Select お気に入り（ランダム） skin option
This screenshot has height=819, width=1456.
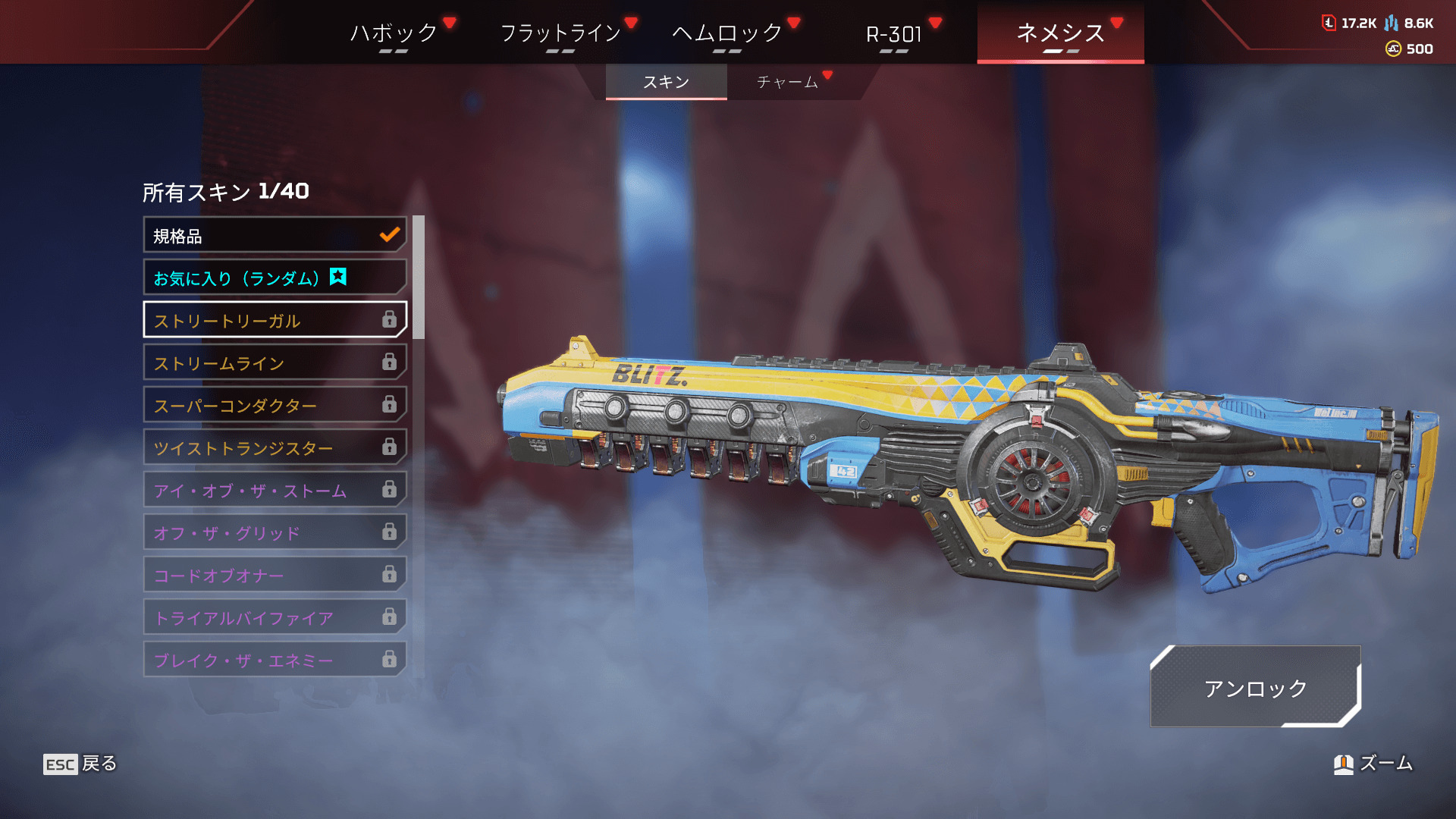click(275, 278)
